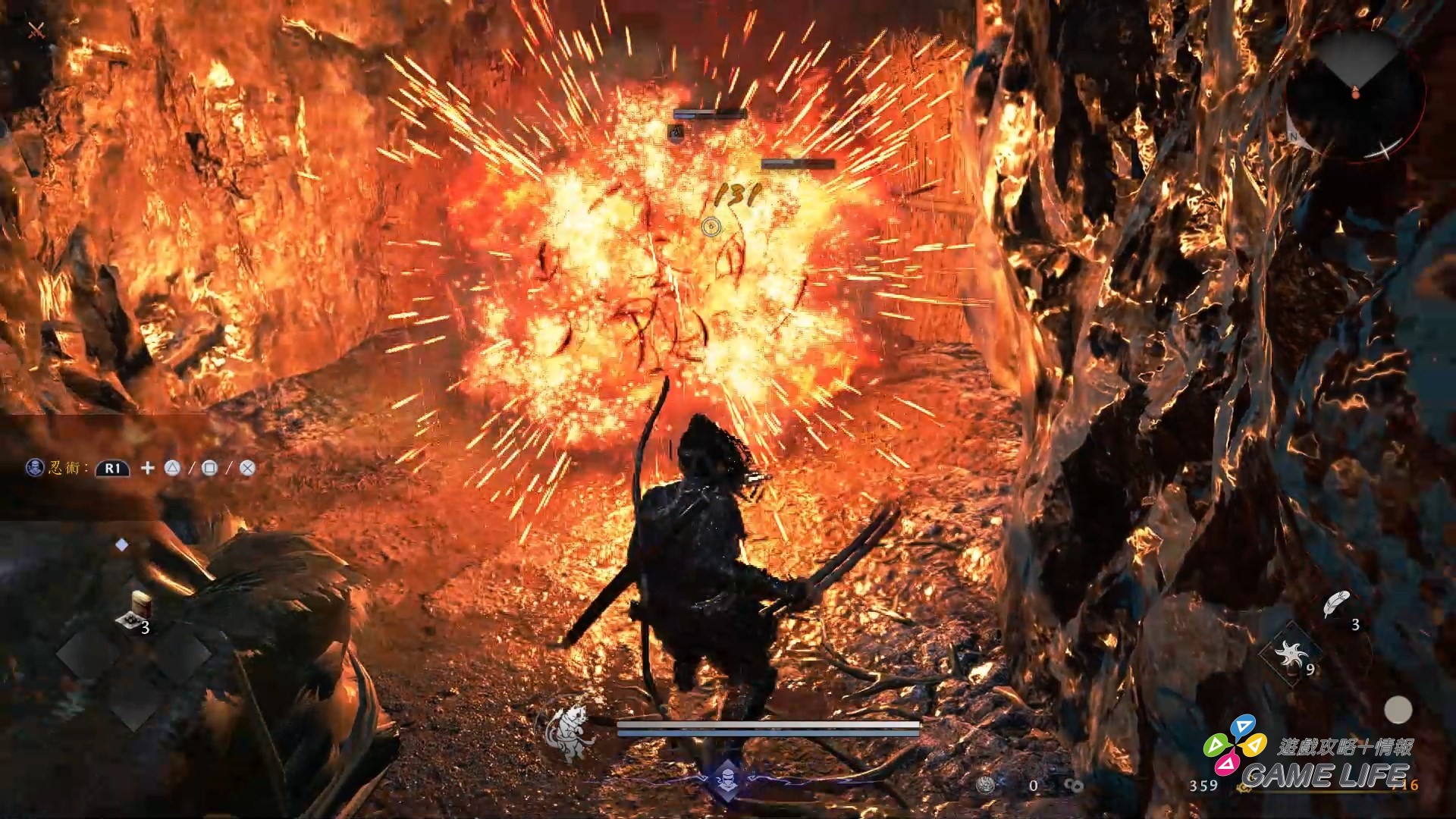This screenshot has height=819, width=1456.
Task: Click the second enemy health bar
Action: [x=800, y=163]
